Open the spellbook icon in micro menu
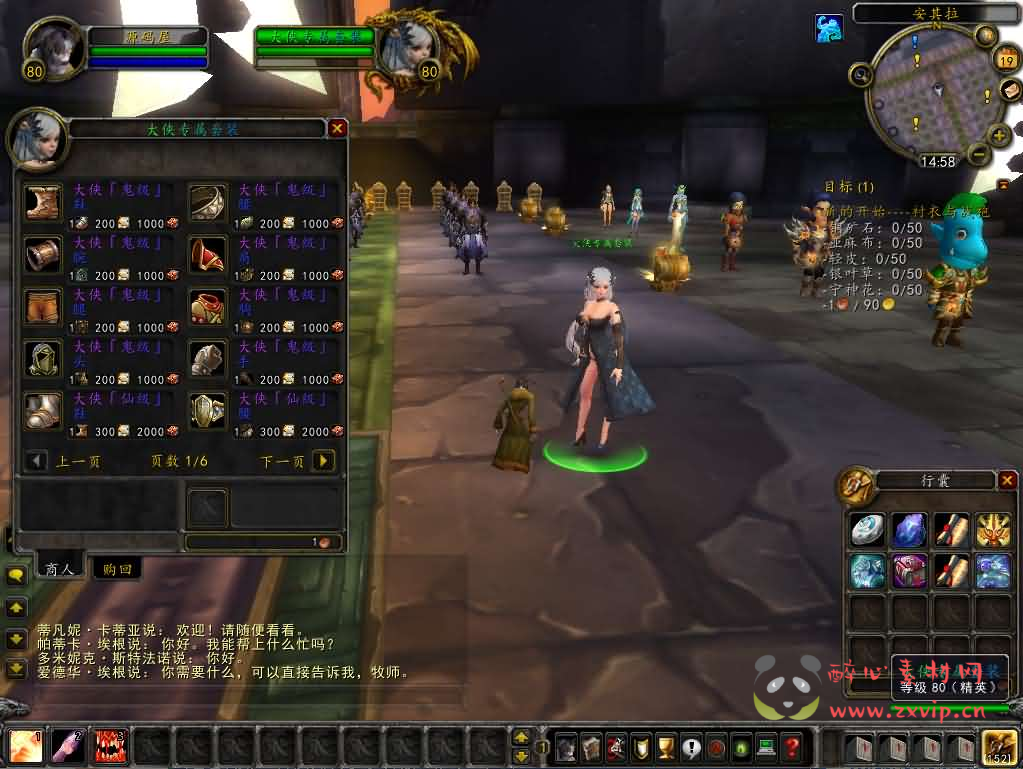The image size is (1023, 769). coord(591,747)
